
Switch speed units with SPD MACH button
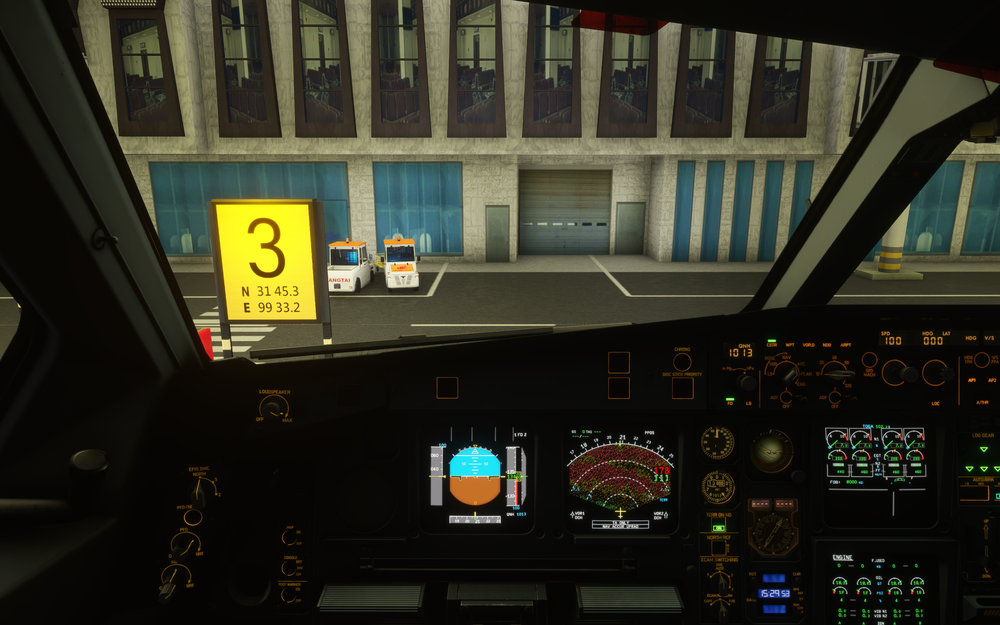coord(869,360)
